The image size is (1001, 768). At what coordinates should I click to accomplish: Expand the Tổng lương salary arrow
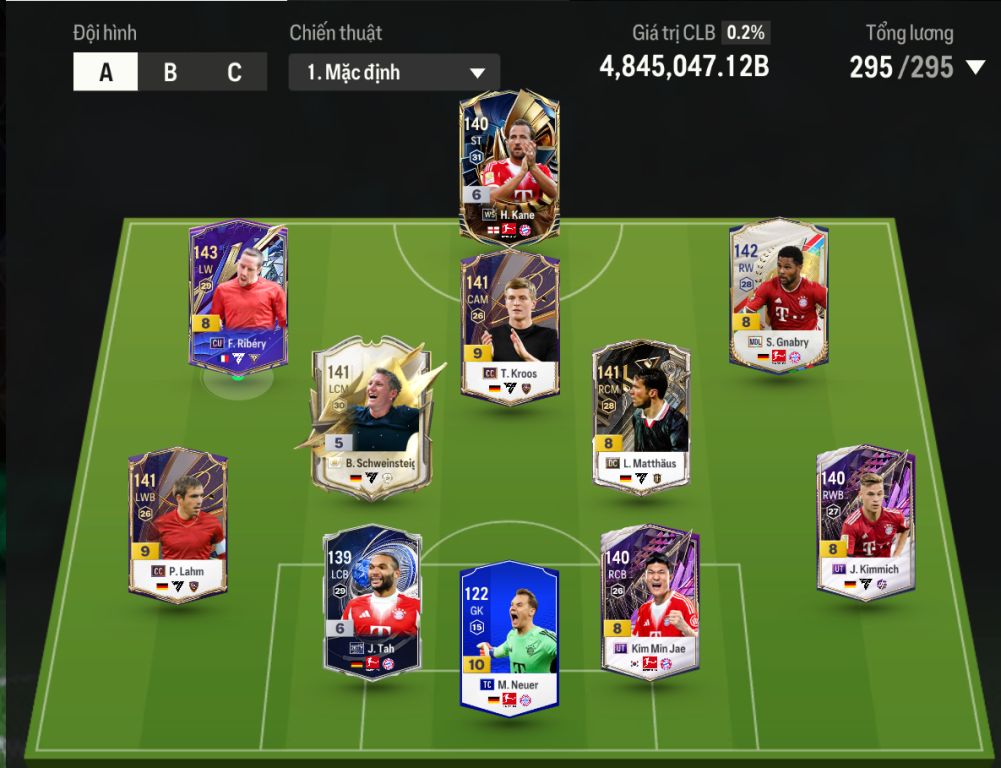pyautogui.click(x=975, y=68)
